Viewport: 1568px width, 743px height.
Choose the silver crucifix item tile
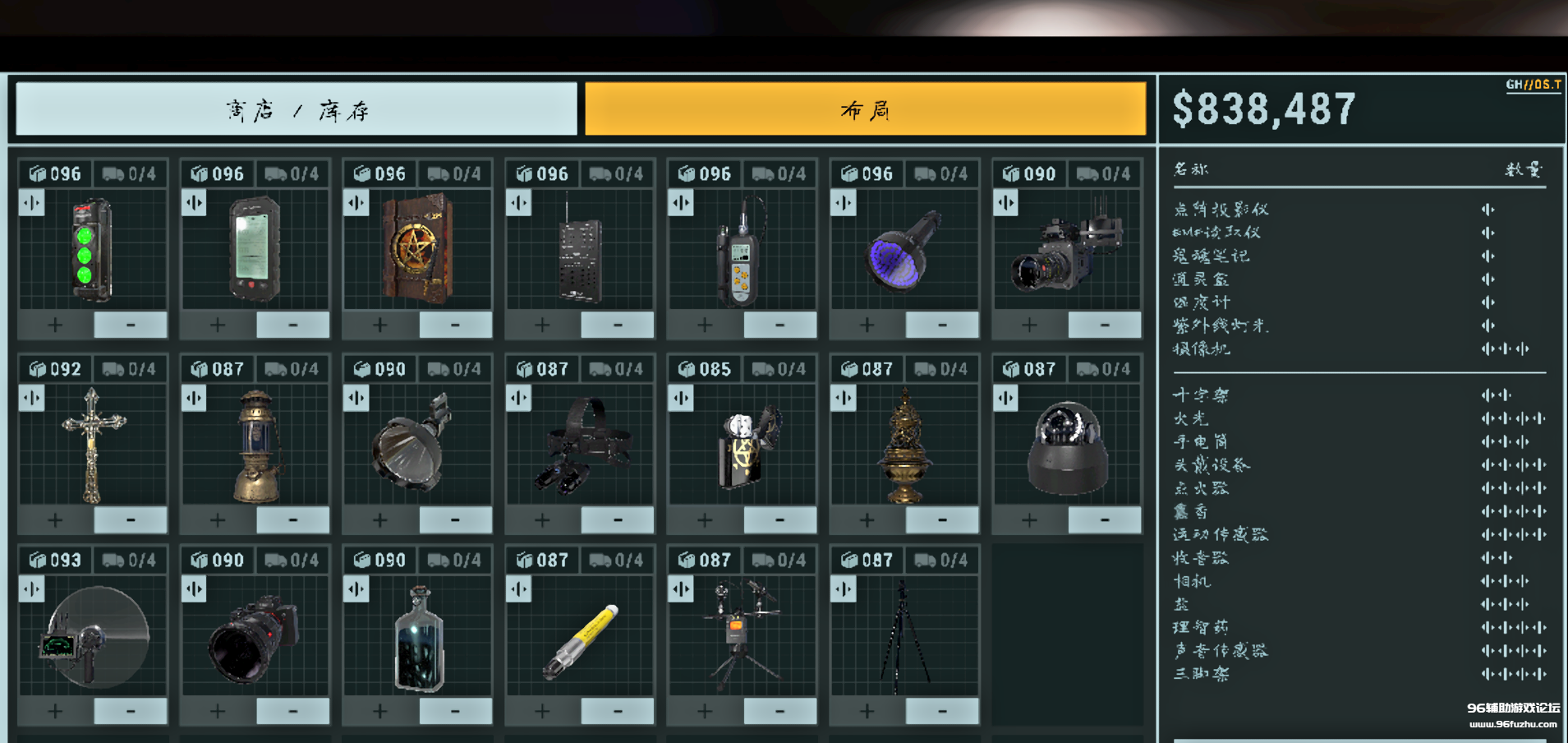tap(92, 444)
